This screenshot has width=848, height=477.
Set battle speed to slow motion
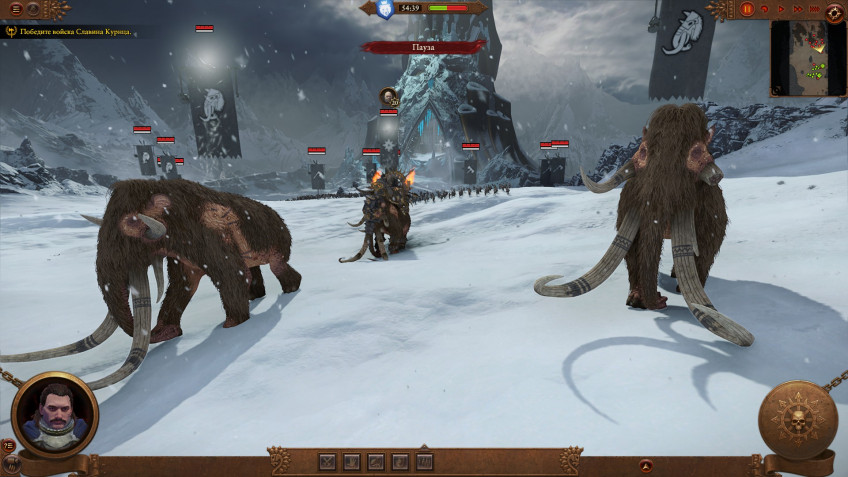point(765,9)
